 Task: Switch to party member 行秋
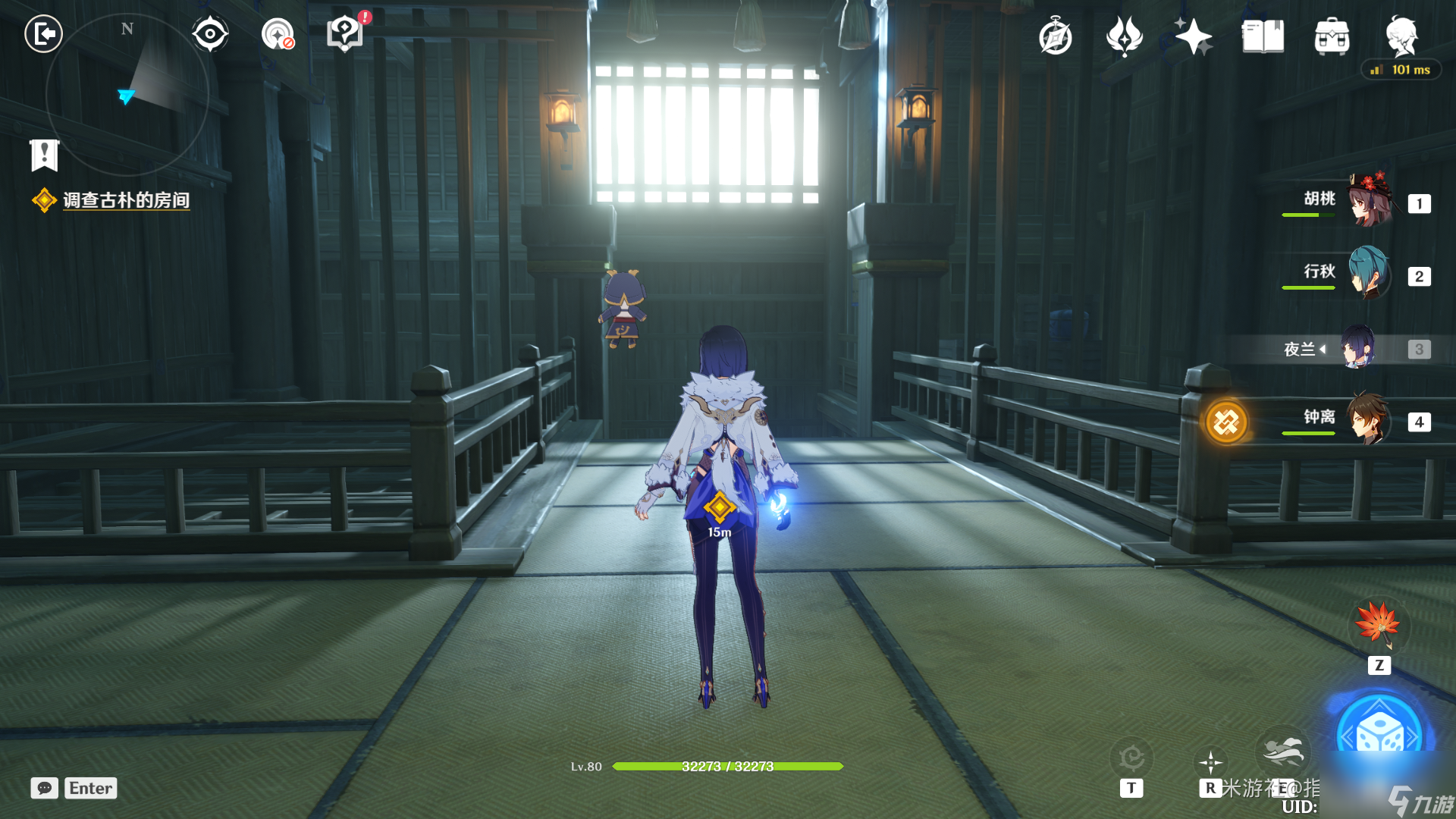click(1370, 274)
